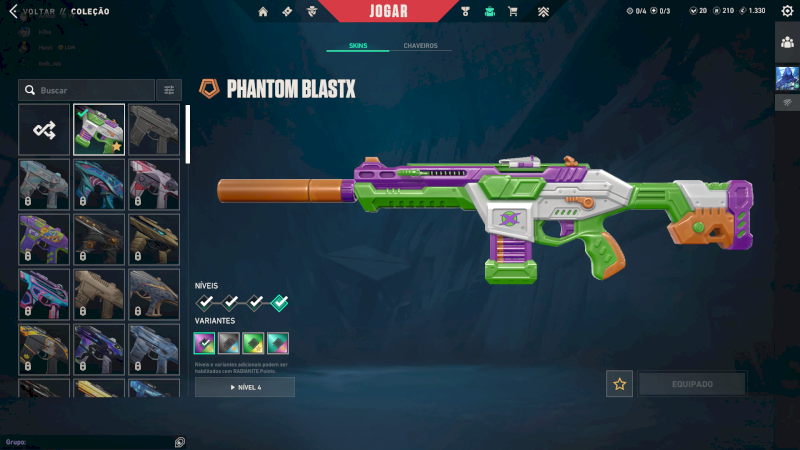Open the skin filter options button
Viewport: 800px width, 450px height.
(x=169, y=90)
